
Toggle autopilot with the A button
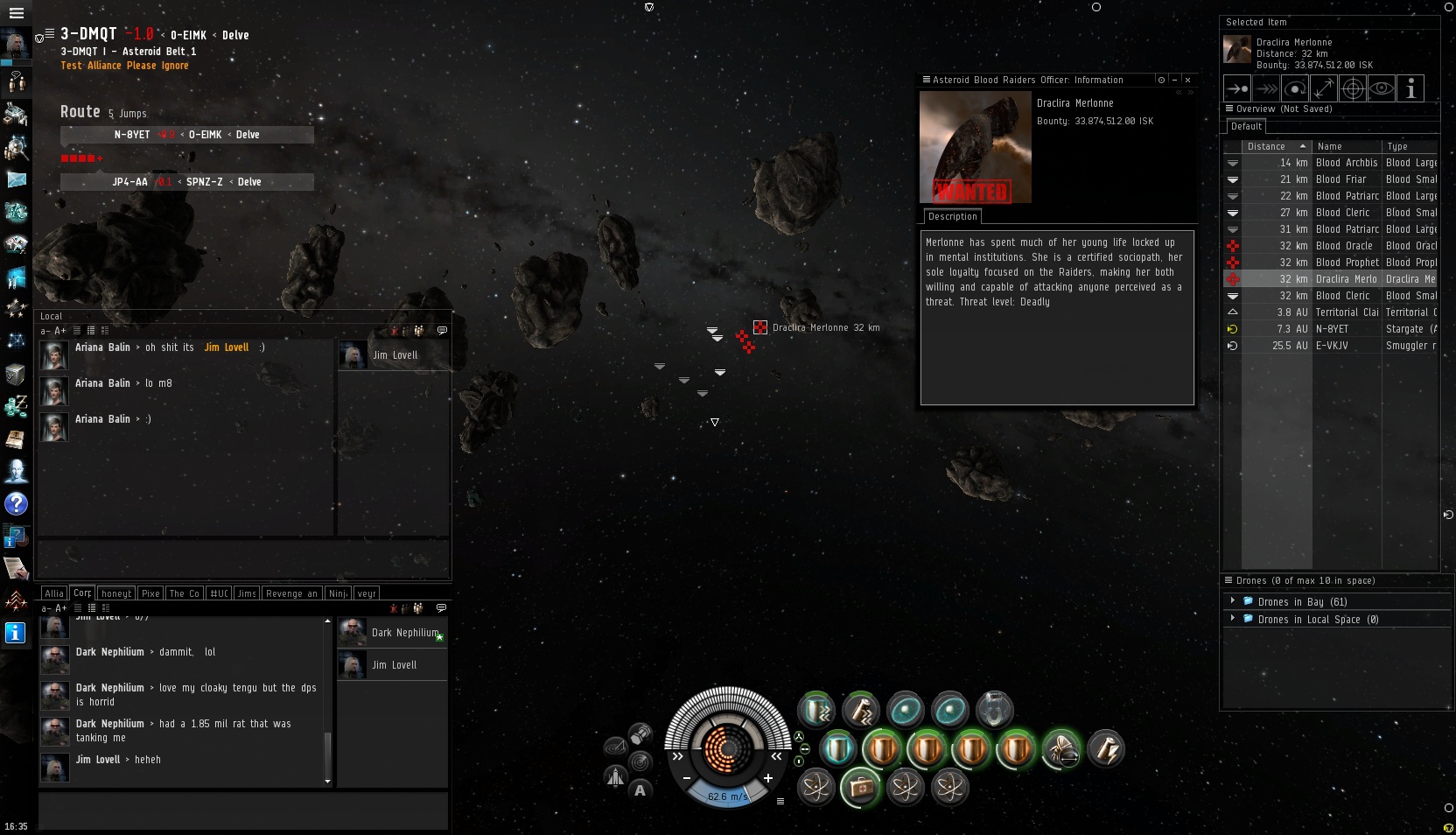[x=640, y=790]
